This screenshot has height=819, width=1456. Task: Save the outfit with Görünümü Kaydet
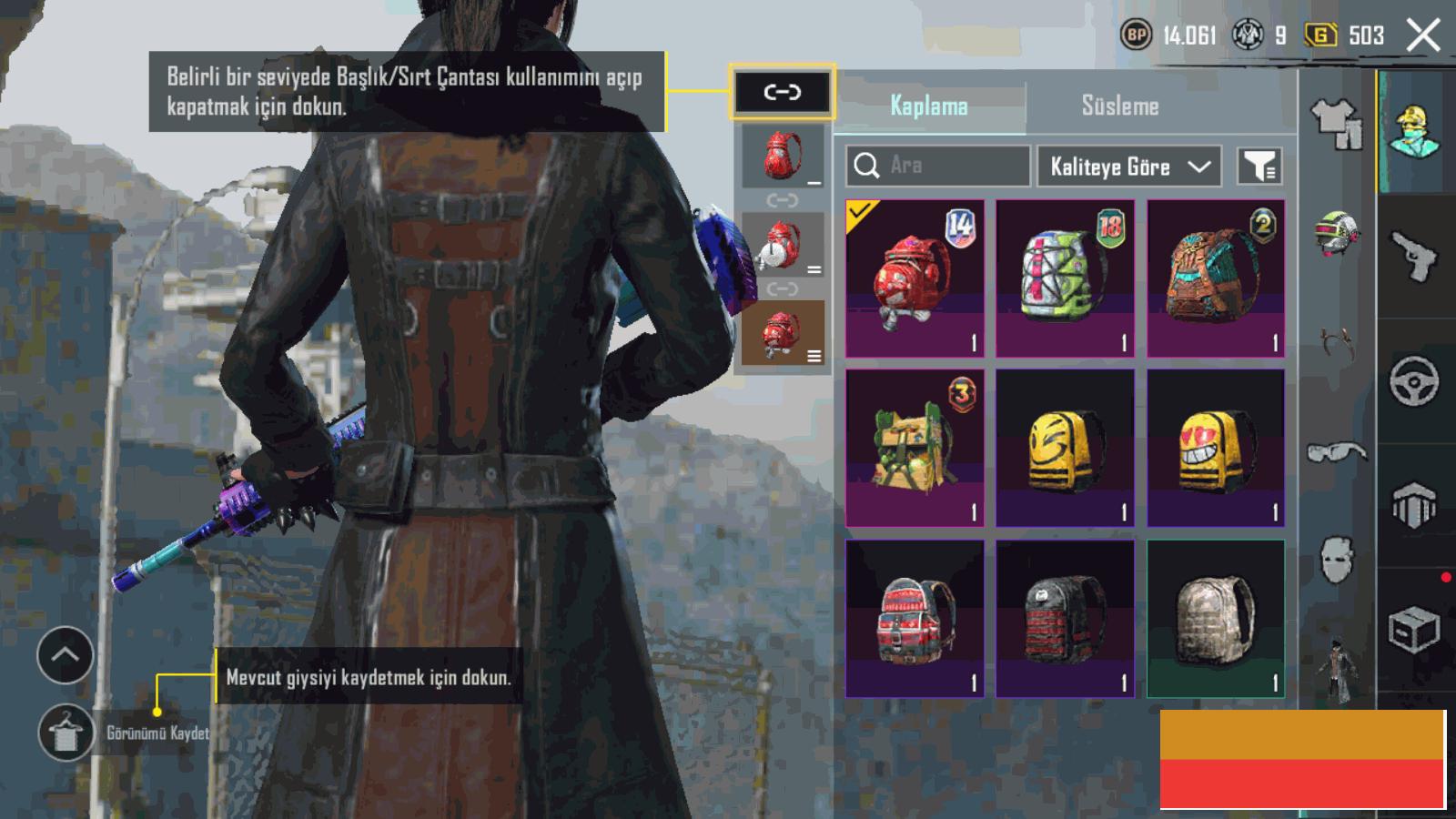(66, 733)
